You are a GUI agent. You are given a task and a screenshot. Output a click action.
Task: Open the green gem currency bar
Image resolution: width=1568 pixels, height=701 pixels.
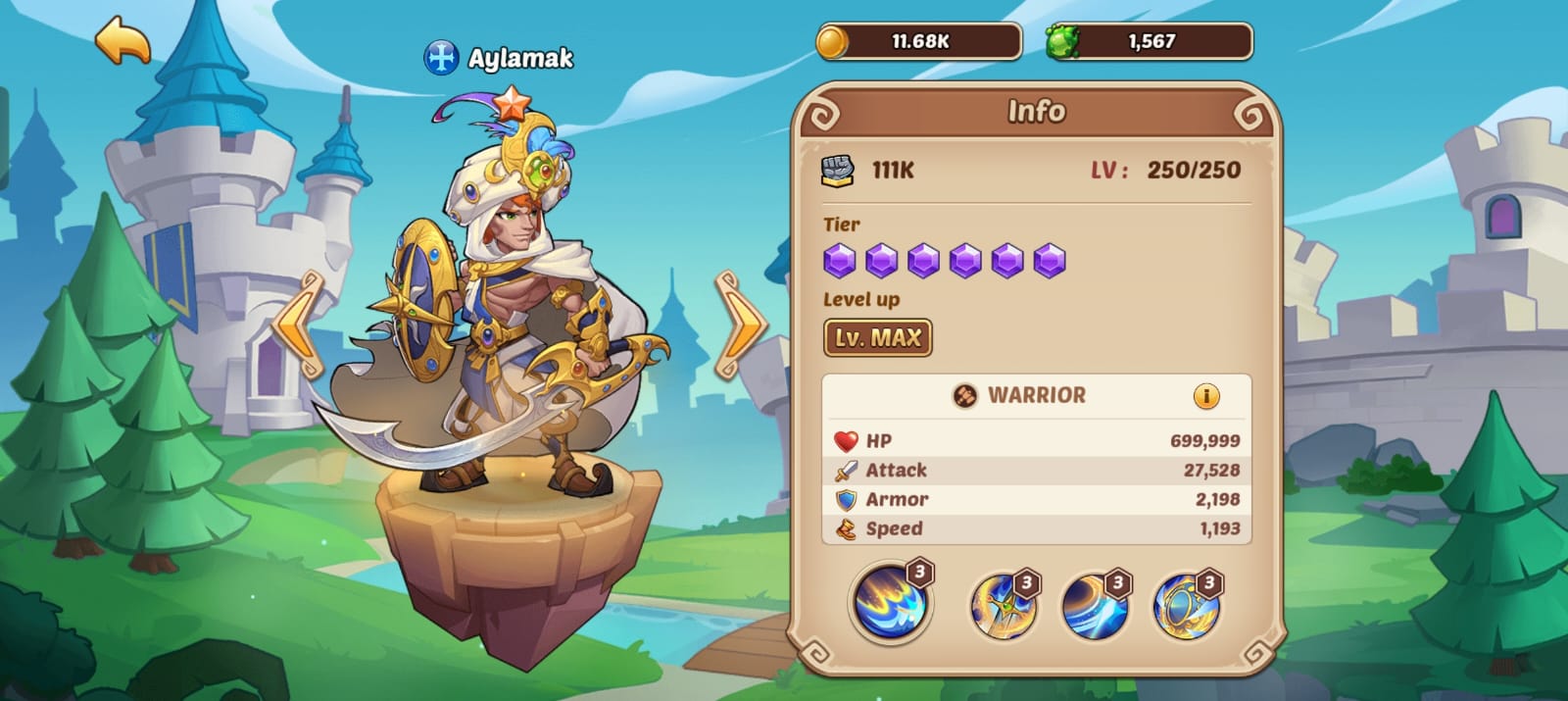[1150, 42]
